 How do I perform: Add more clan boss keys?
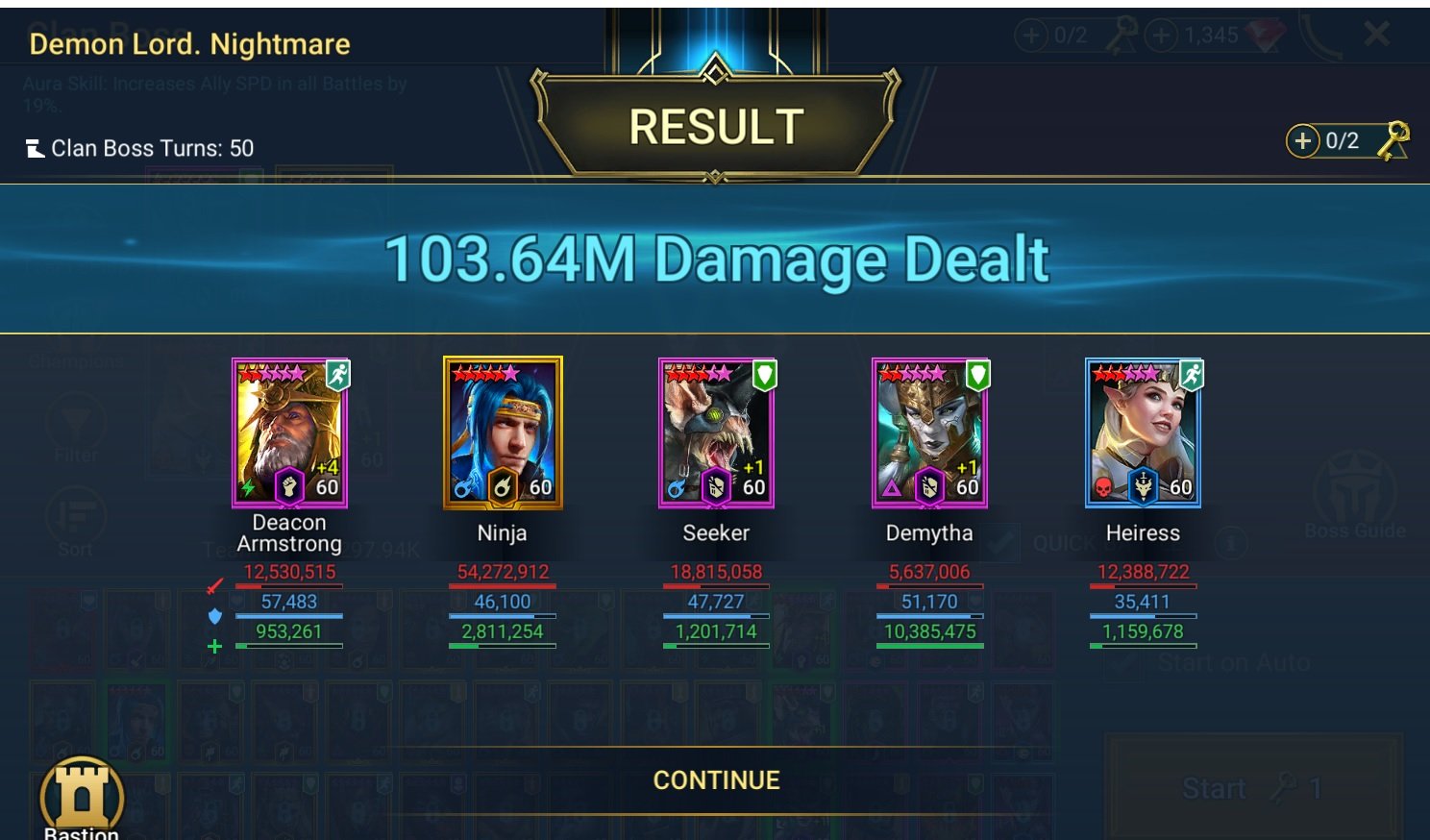[x=1302, y=141]
